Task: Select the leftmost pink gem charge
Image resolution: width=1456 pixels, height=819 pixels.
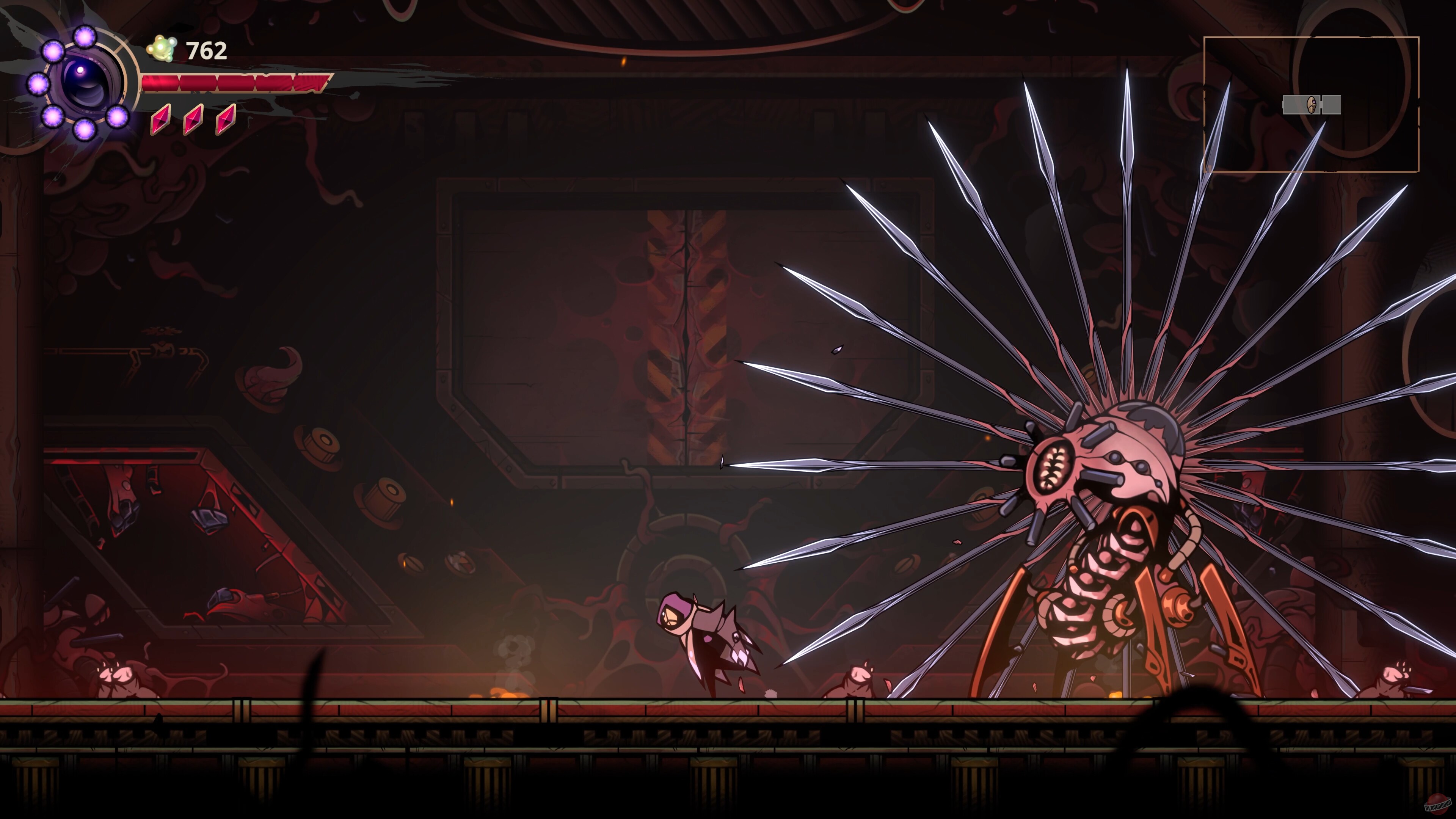Action: point(160,119)
